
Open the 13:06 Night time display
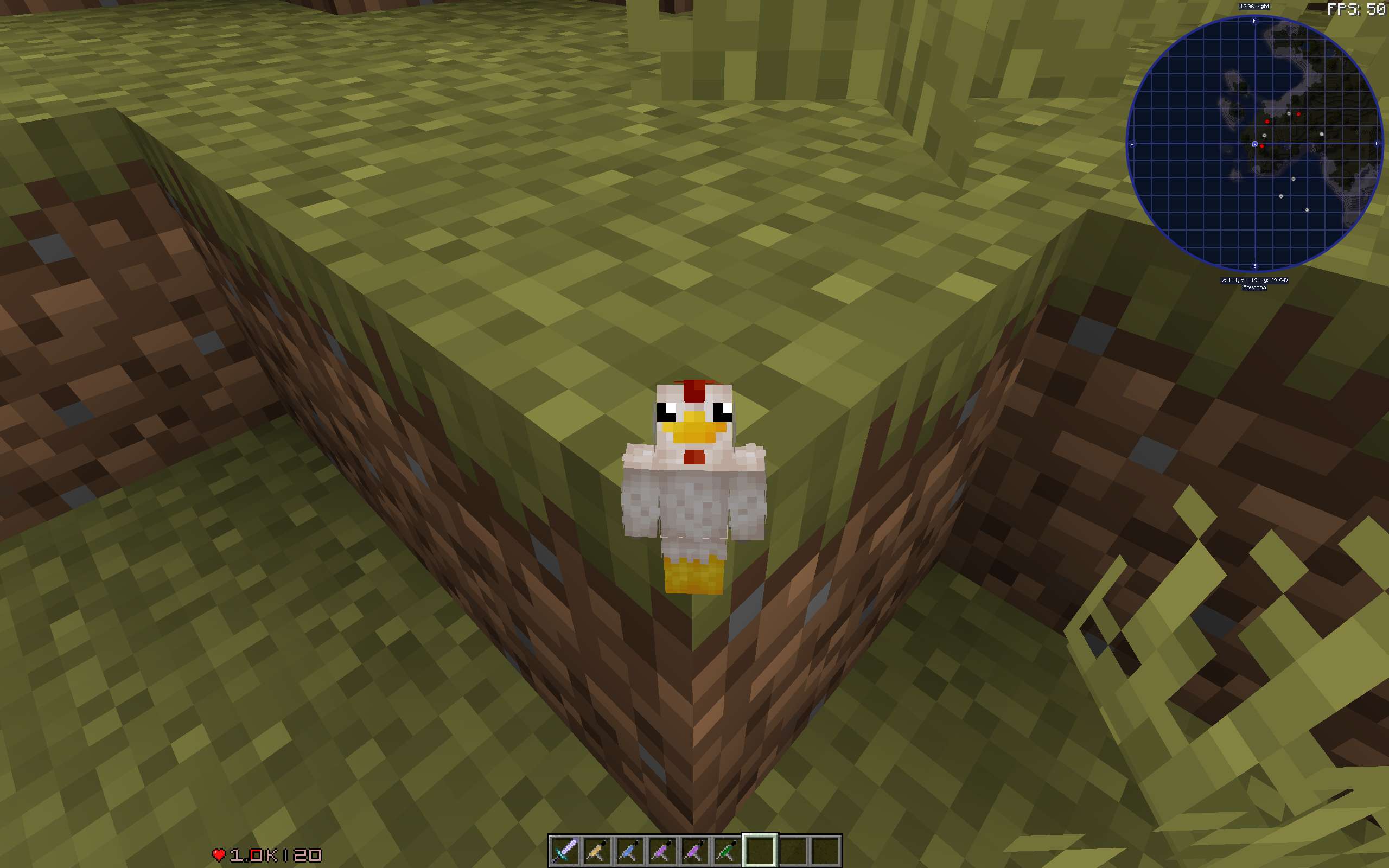click(1253, 7)
